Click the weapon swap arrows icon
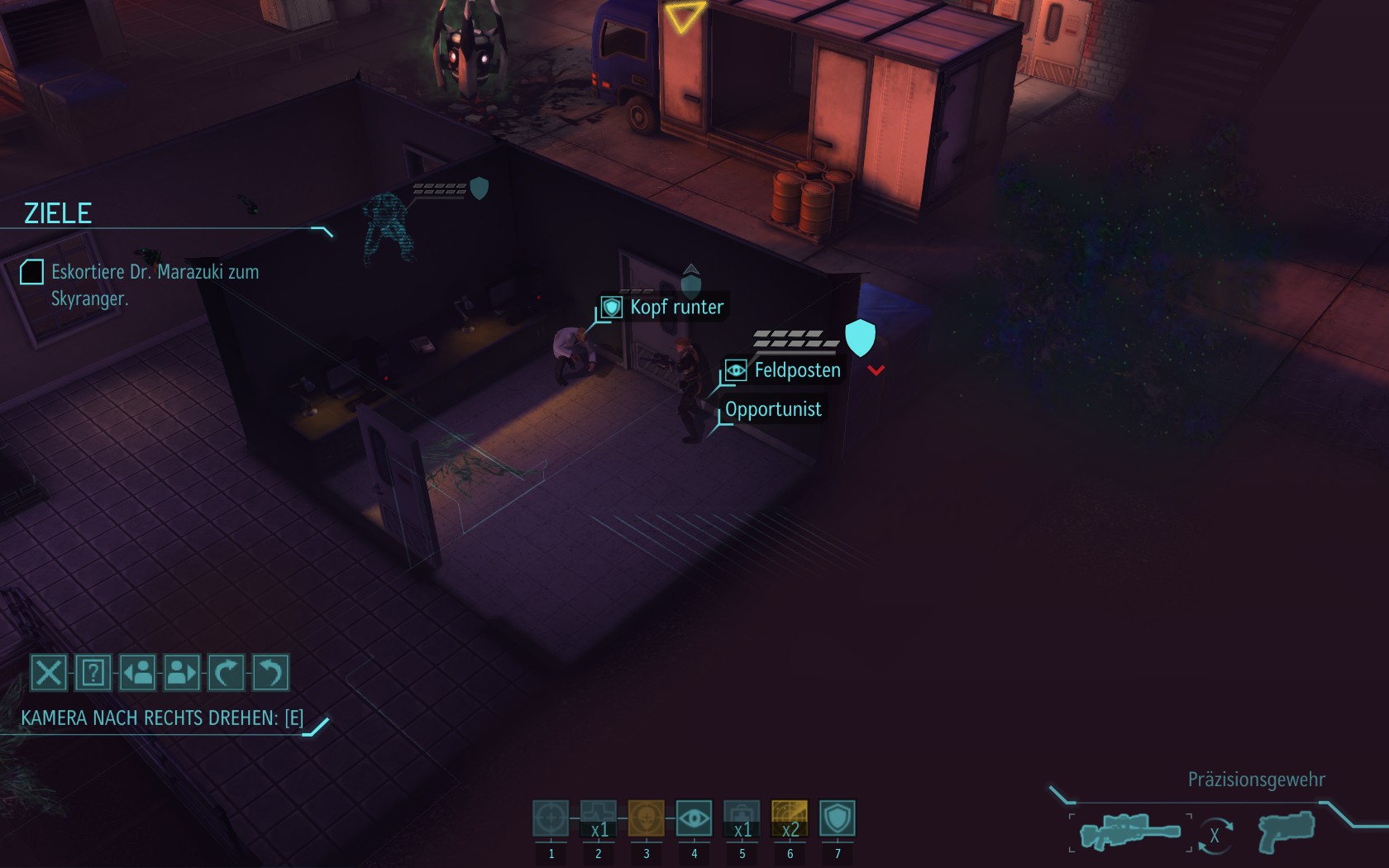The width and height of the screenshot is (1389, 868). click(x=1215, y=835)
